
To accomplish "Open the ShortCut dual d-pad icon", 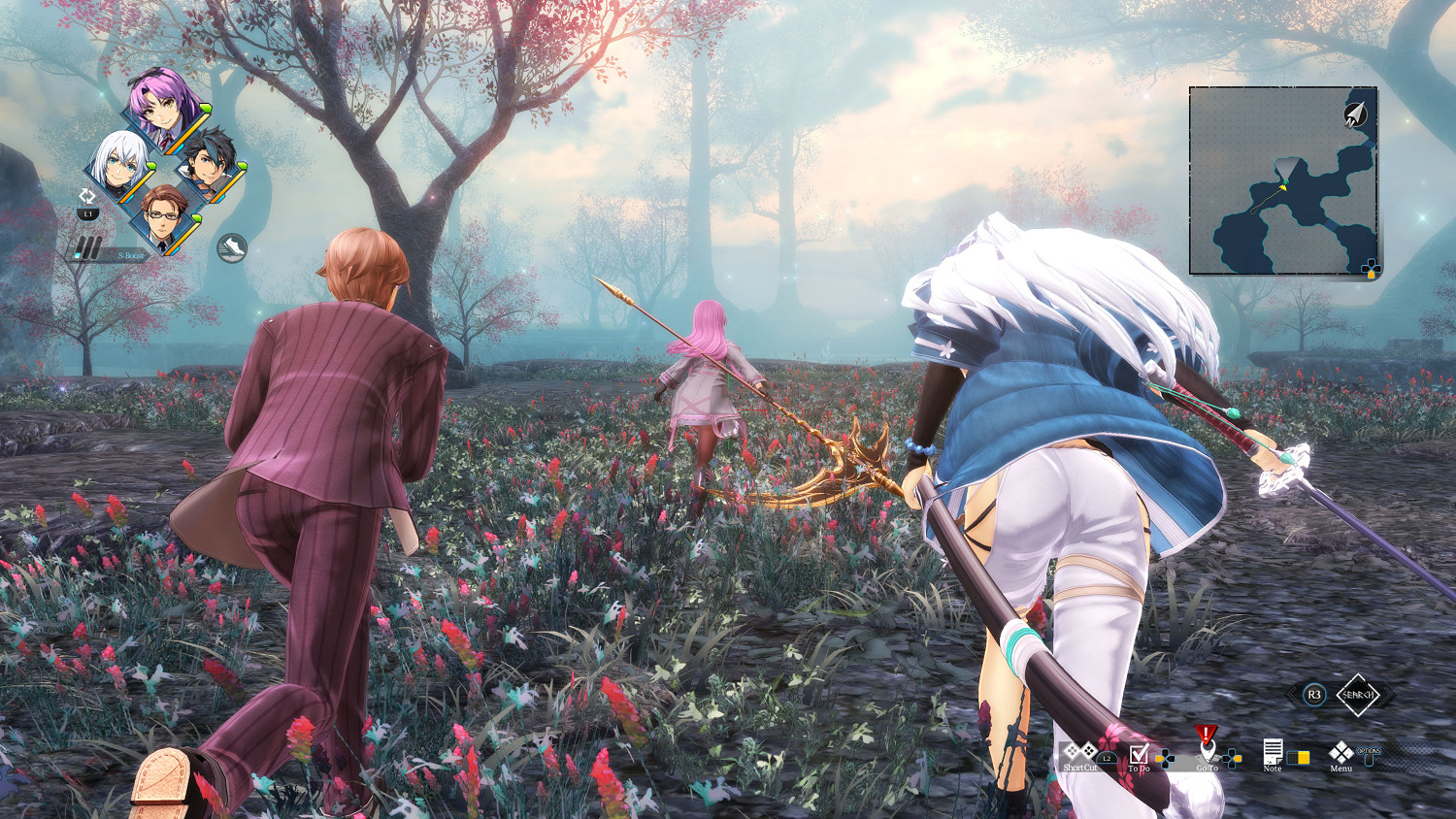I will pyautogui.click(x=1079, y=750).
